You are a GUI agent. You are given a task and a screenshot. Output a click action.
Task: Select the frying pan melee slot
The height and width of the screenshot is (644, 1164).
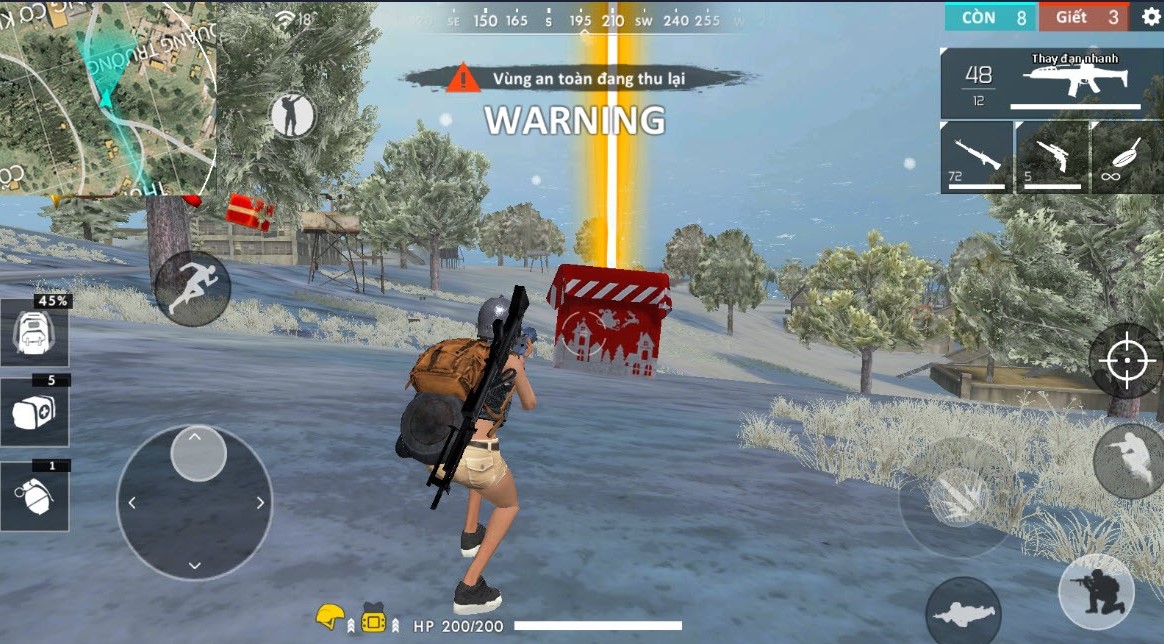click(1127, 157)
